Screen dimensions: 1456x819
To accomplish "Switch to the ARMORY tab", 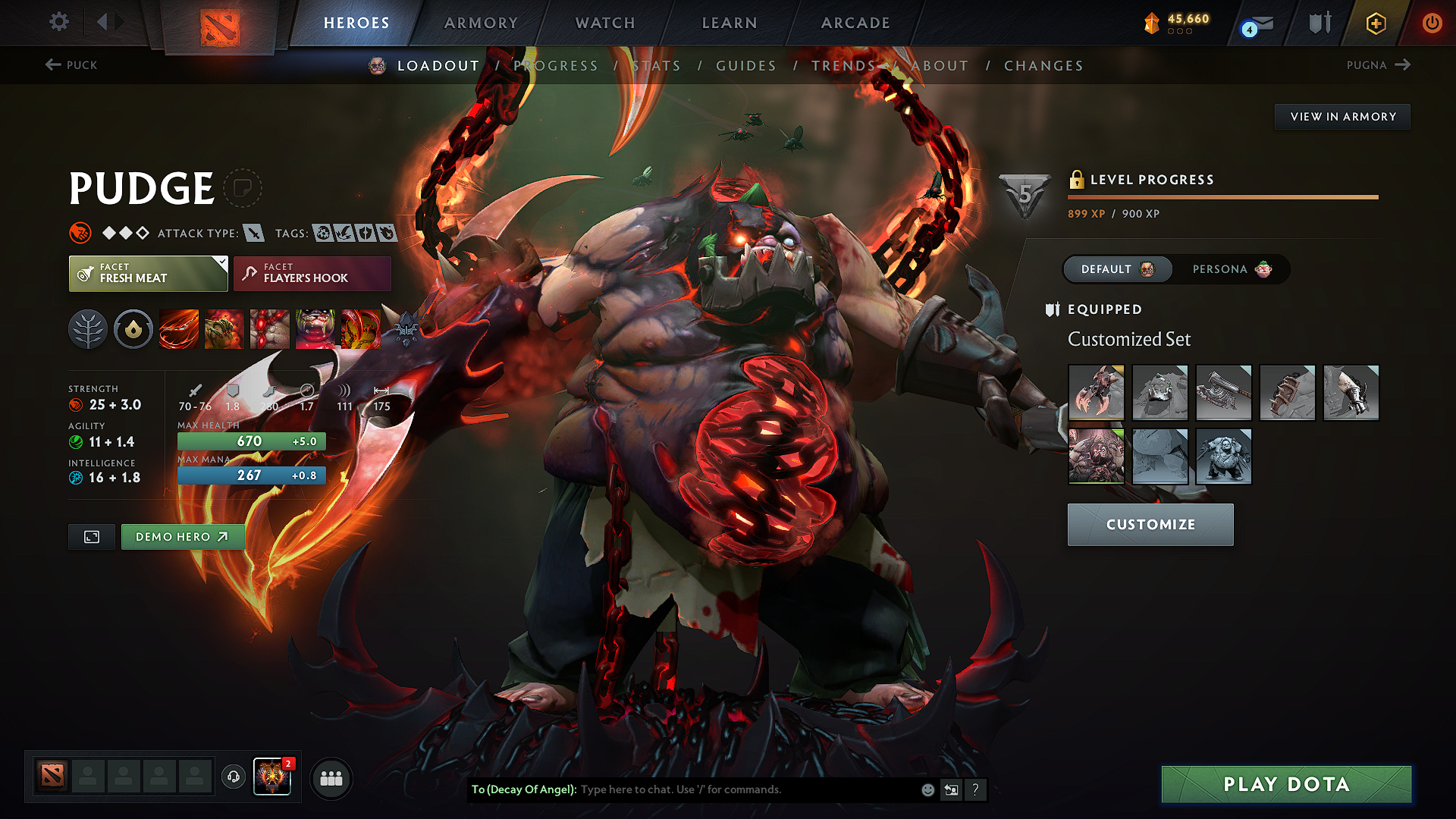I will pos(481,23).
